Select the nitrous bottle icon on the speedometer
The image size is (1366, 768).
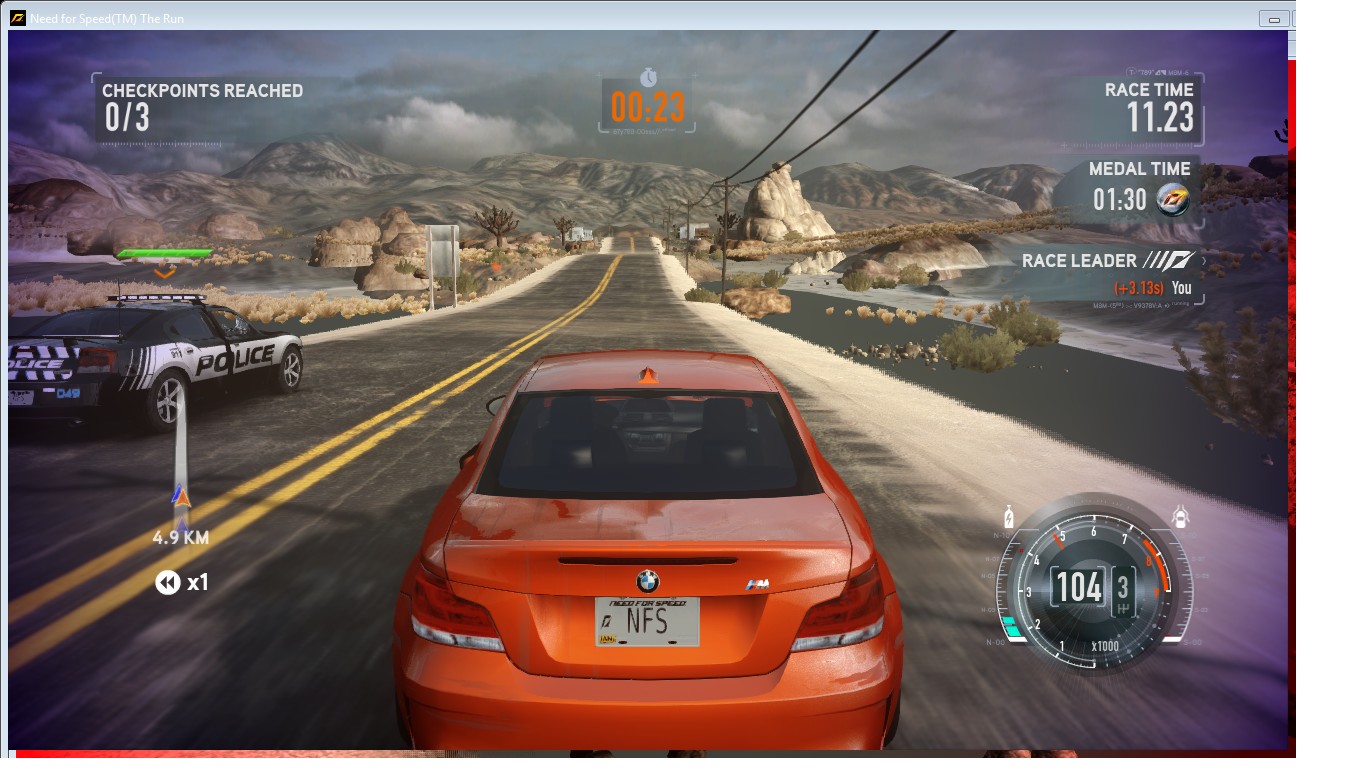pyautogui.click(x=1009, y=518)
